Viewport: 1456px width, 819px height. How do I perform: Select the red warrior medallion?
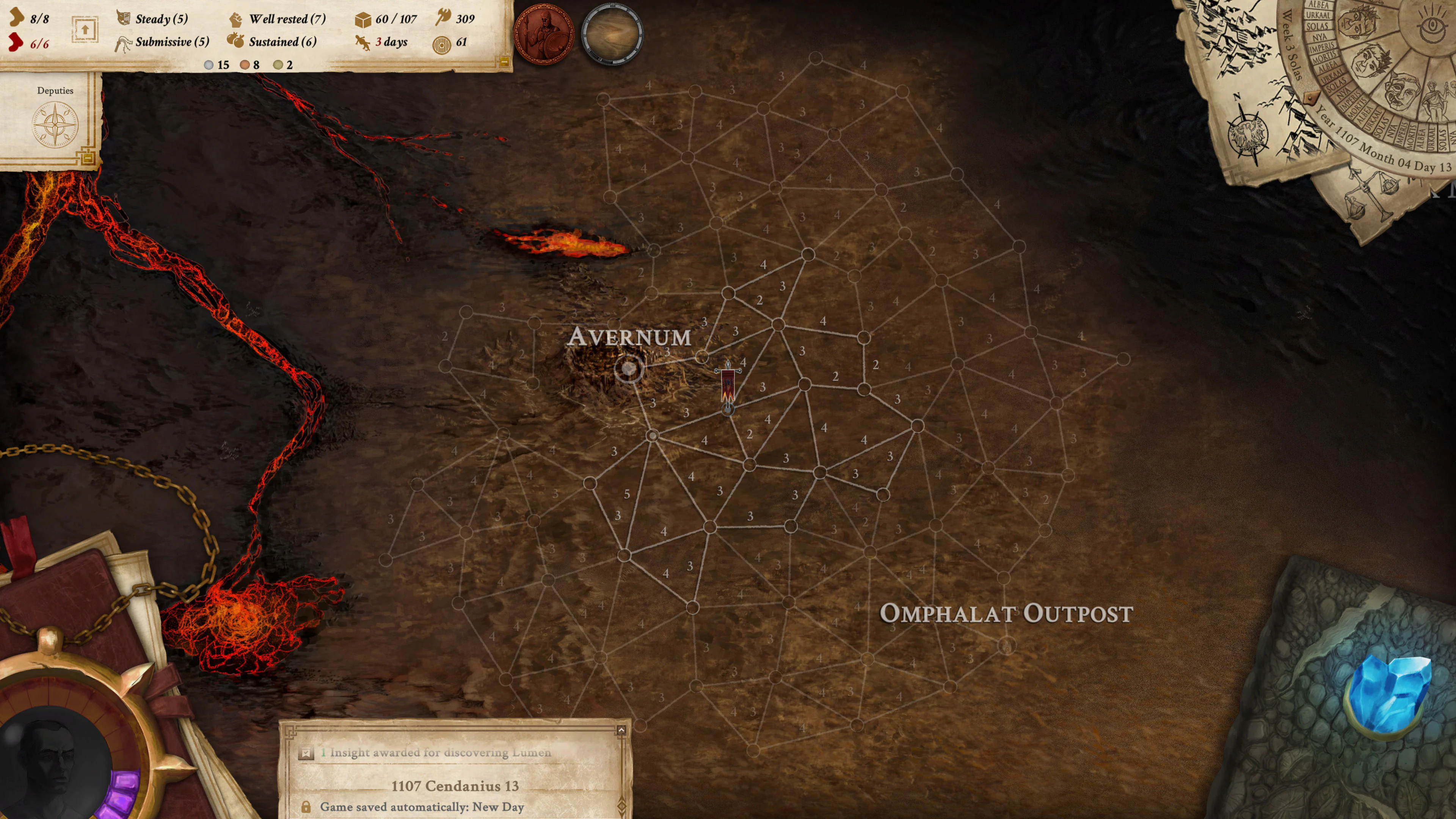coord(543,34)
